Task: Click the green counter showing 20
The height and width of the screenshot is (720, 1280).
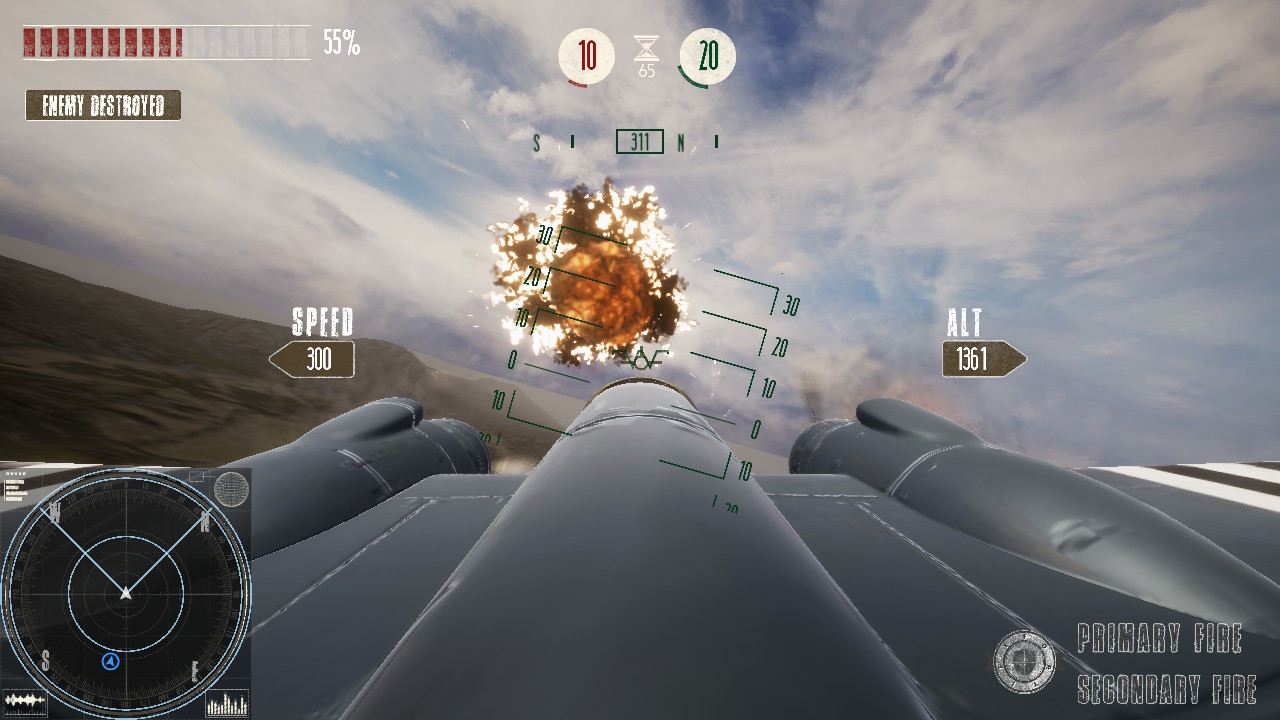Action: 708,56
